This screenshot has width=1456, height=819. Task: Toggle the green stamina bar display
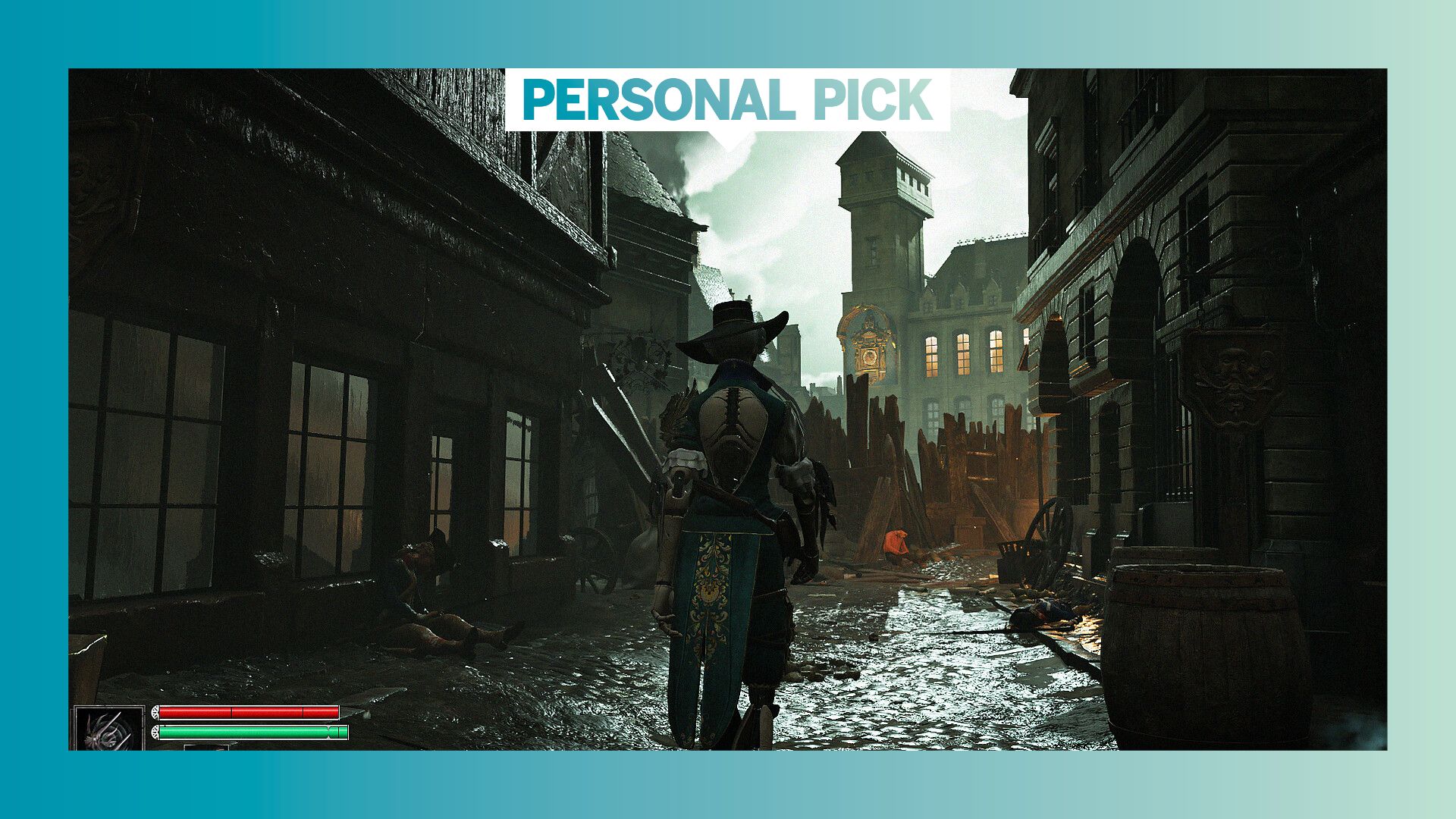click(250, 732)
